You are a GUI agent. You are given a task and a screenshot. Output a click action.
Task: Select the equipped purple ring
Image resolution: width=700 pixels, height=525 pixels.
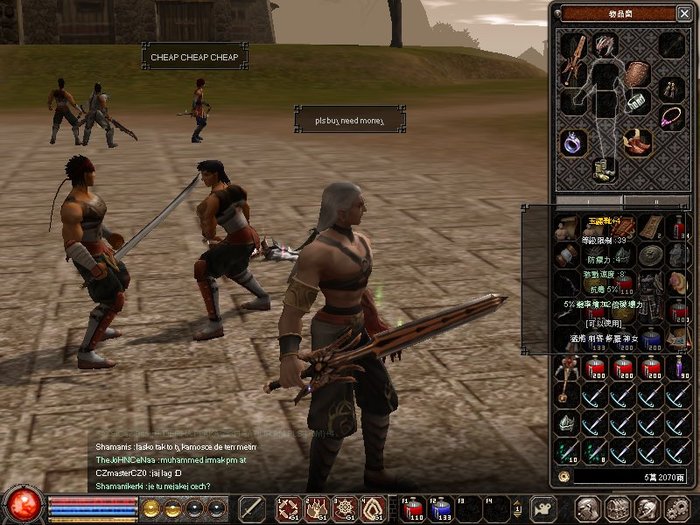[571, 144]
